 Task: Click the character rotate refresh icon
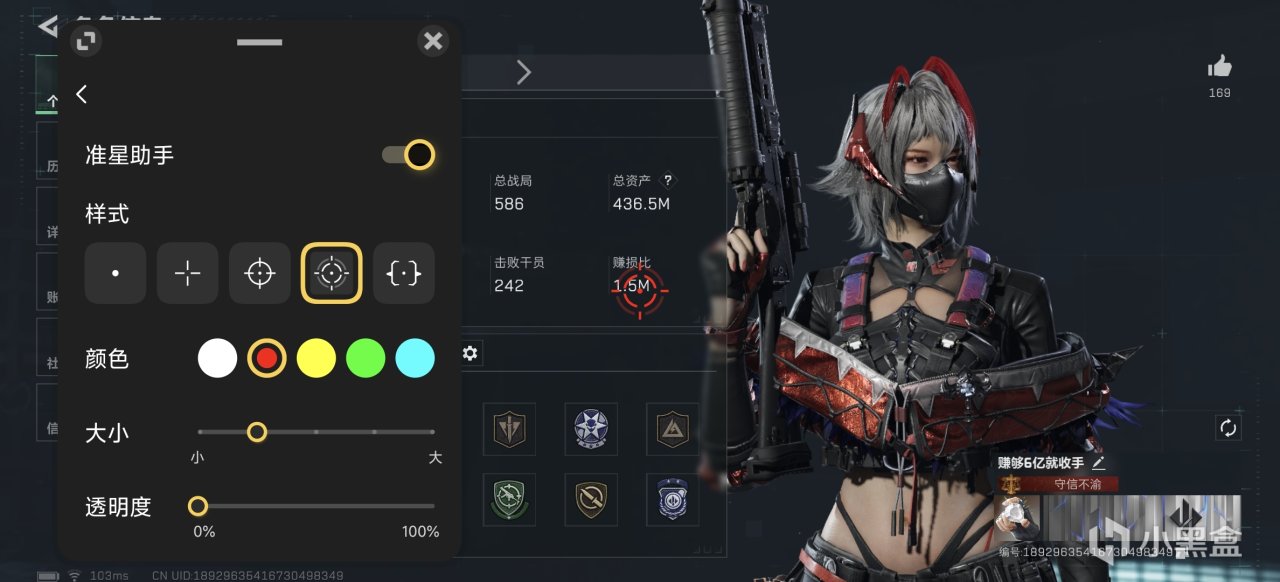(x=1228, y=428)
